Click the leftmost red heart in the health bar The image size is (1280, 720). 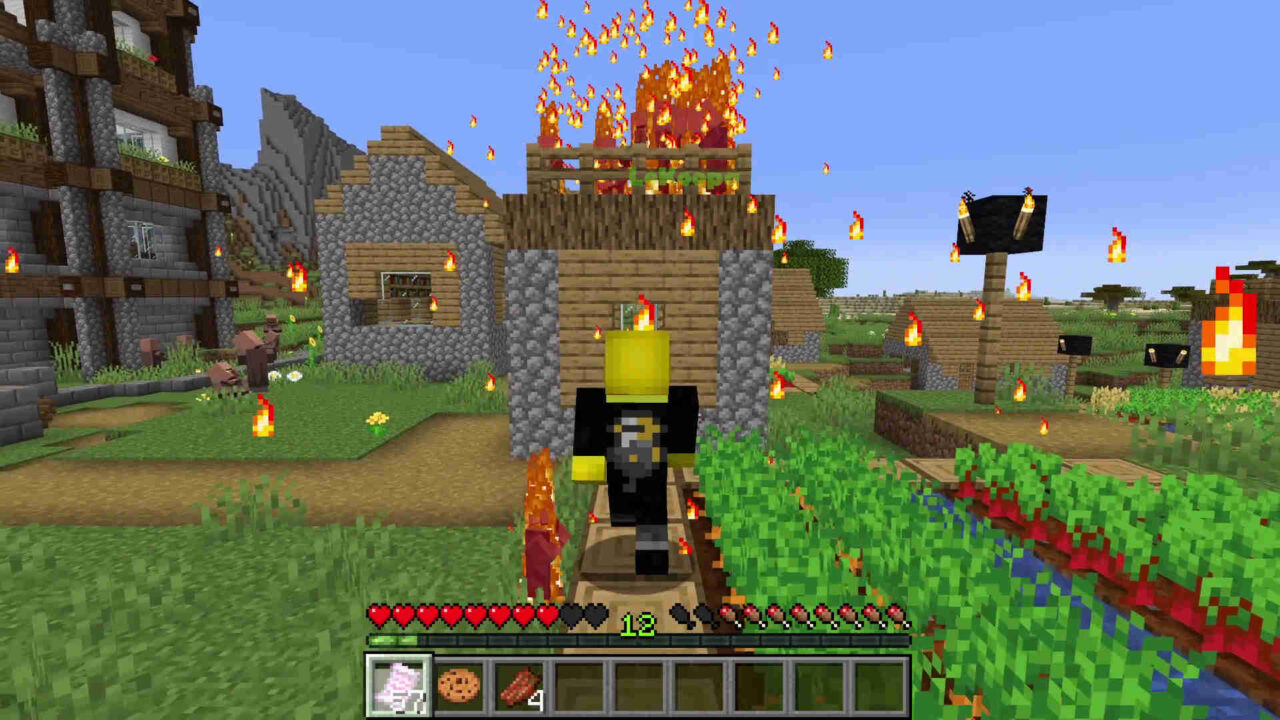pos(375,618)
